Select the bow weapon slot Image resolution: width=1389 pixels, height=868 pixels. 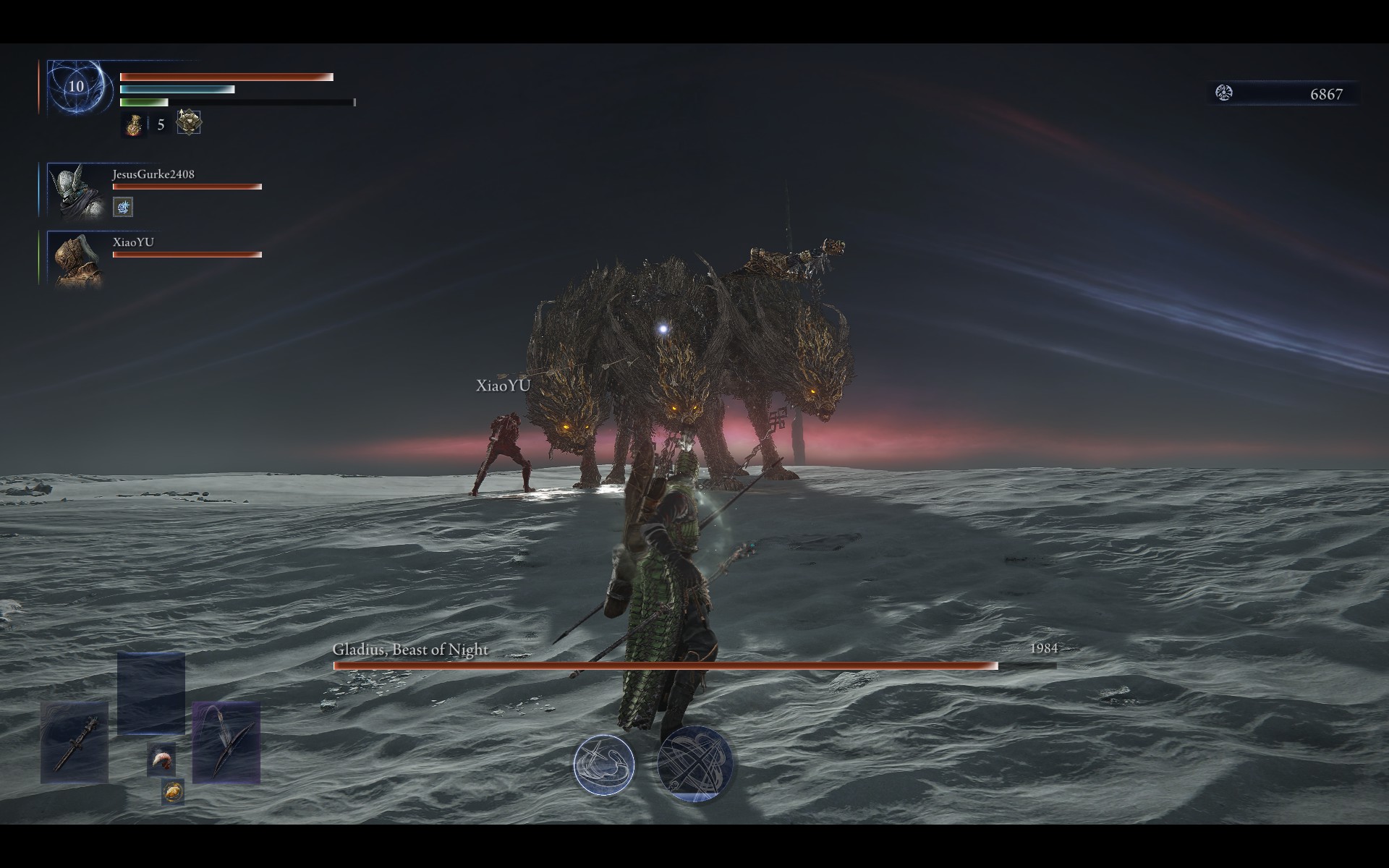(x=226, y=742)
